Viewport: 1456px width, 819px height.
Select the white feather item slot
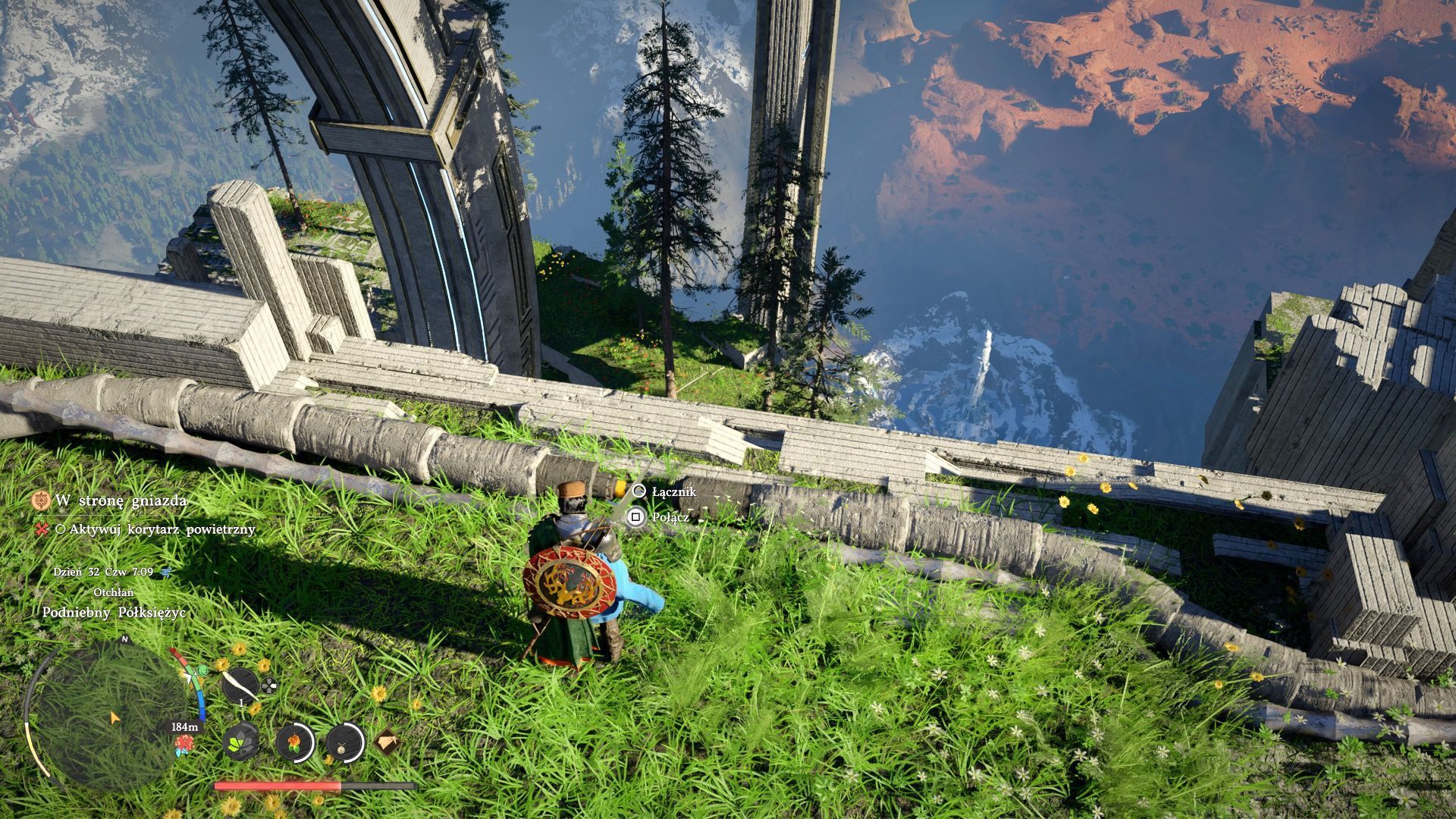(240, 686)
